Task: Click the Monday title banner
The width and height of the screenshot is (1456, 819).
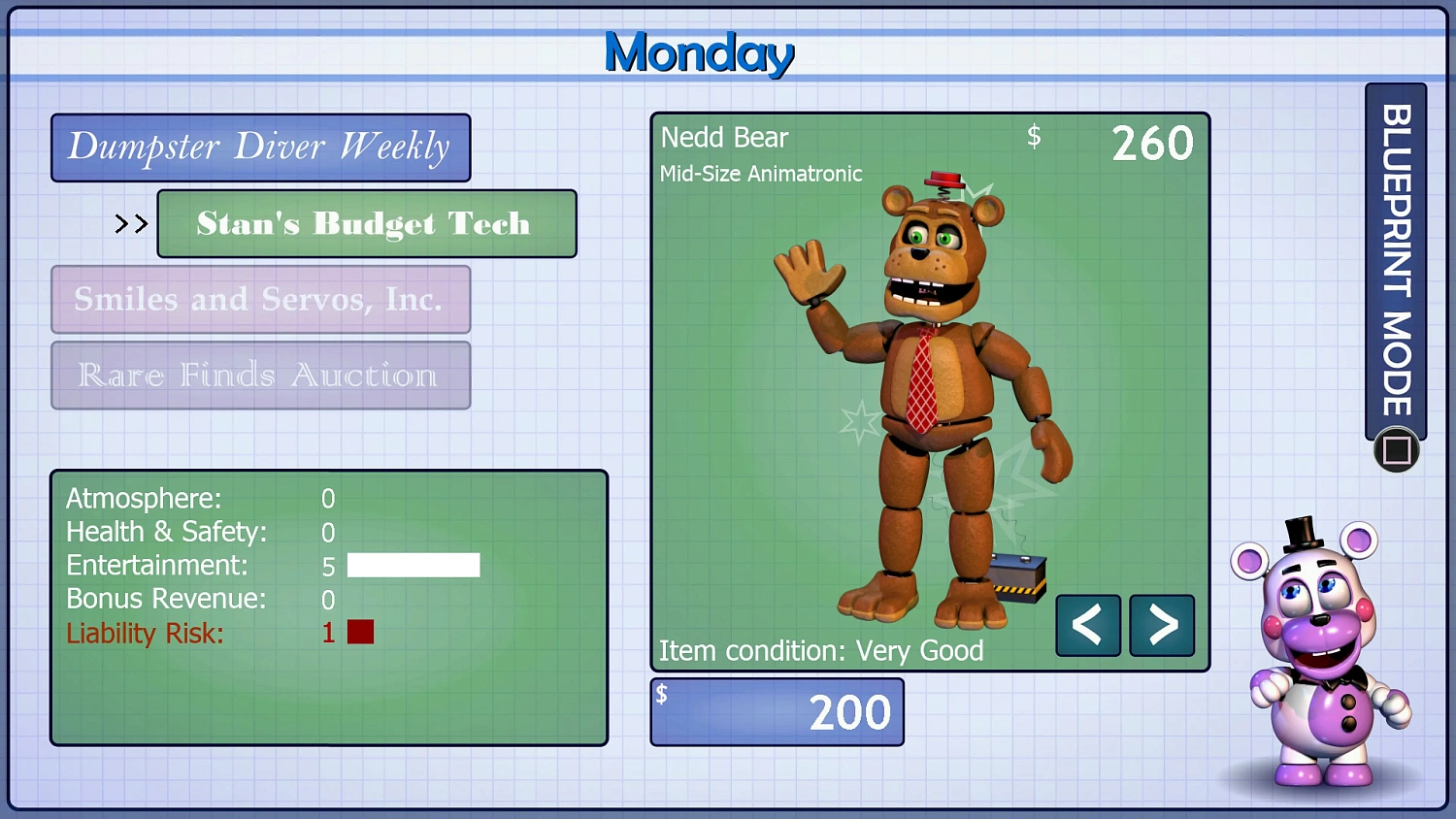Action: (x=698, y=53)
